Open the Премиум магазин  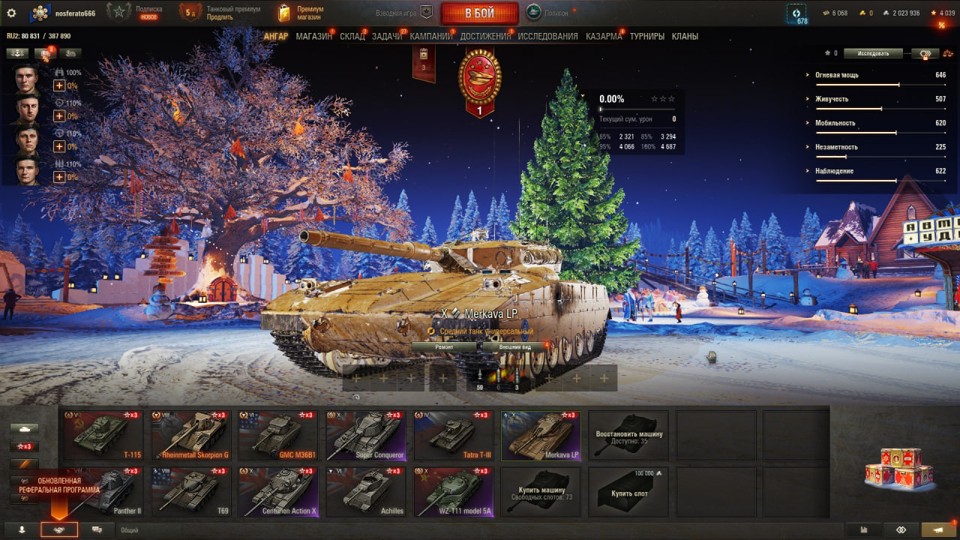tap(300, 13)
